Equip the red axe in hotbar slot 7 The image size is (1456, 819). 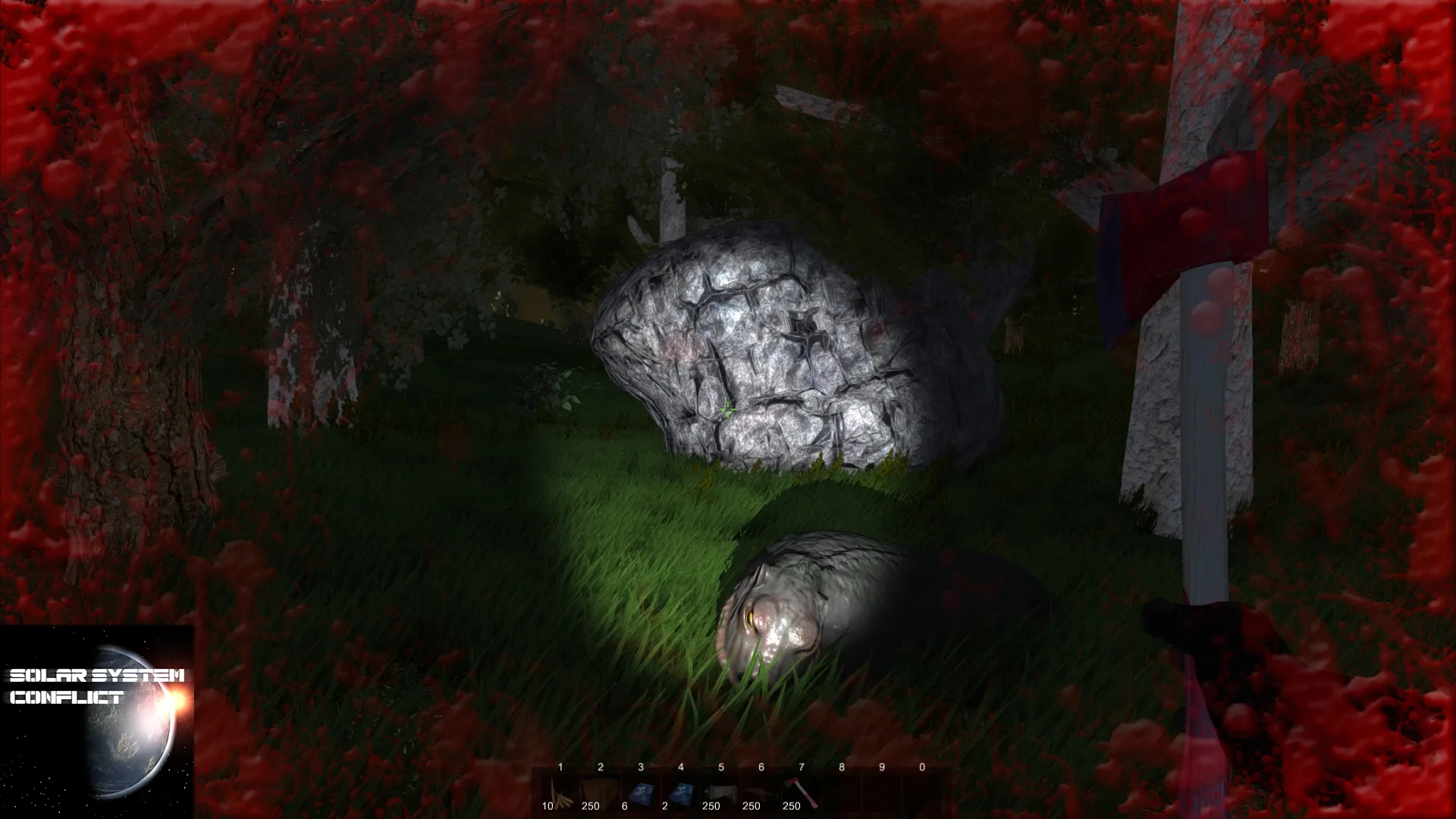point(799,790)
